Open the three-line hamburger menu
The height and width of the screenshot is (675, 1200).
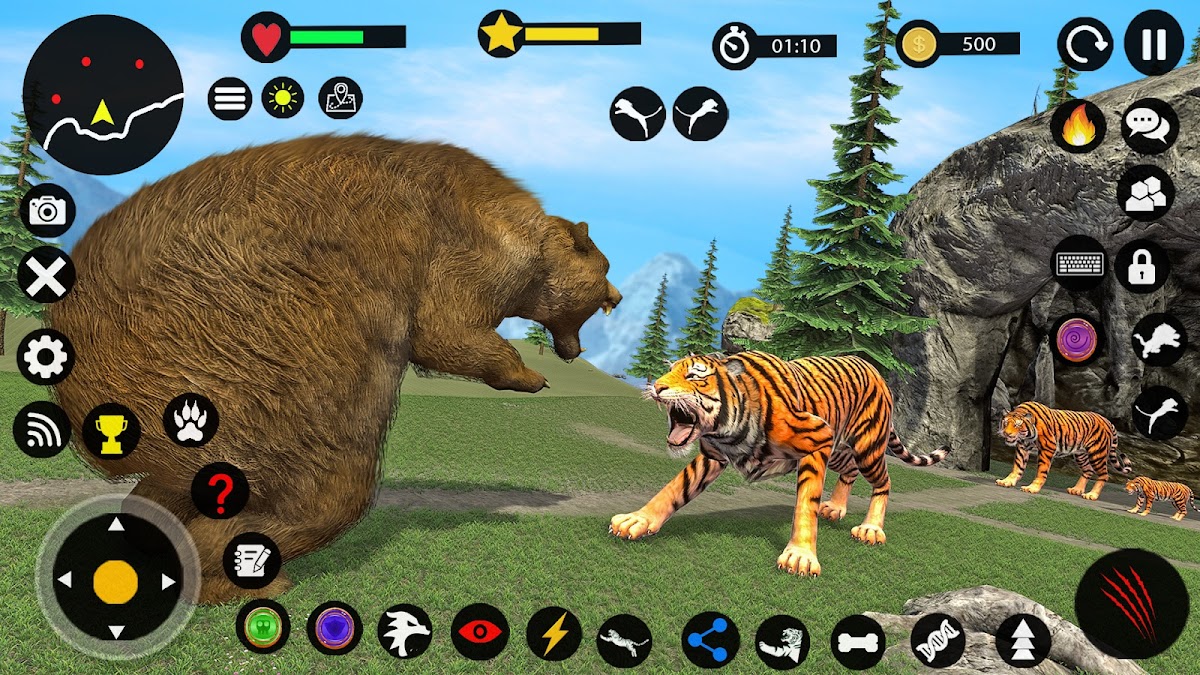click(x=230, y=98)
